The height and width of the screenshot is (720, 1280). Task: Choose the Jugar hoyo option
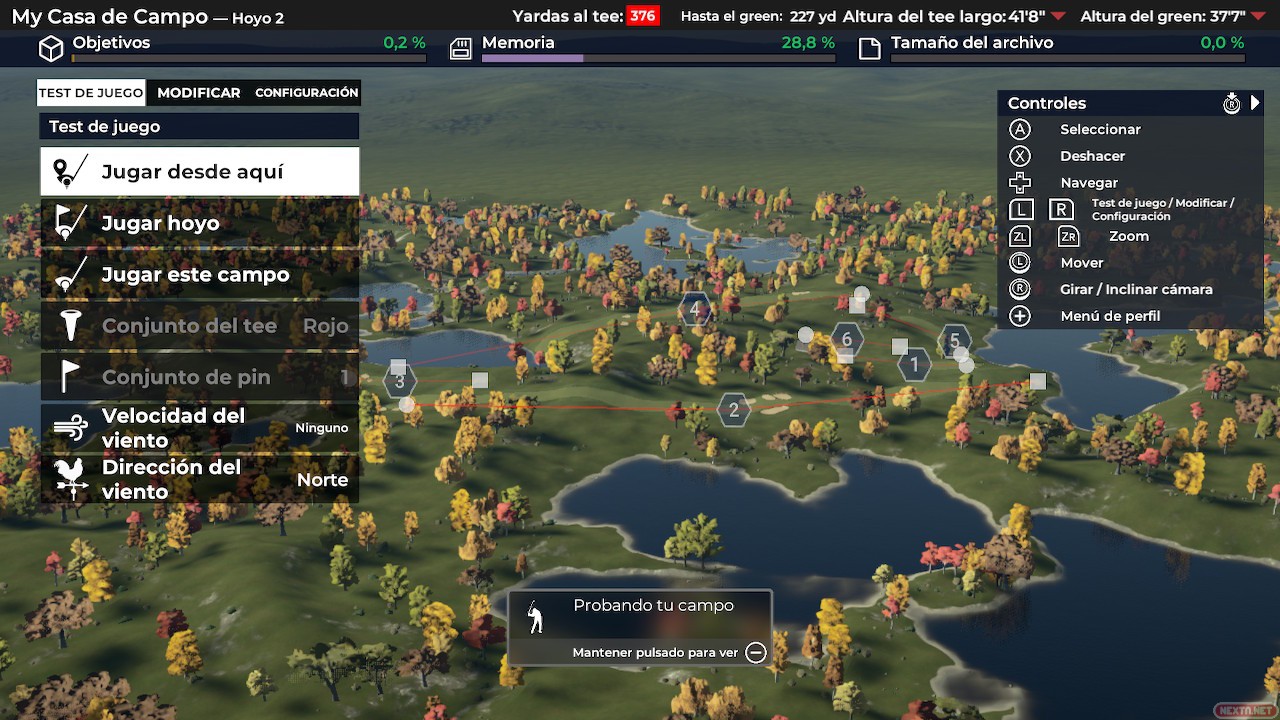click(x=200, y=223)
